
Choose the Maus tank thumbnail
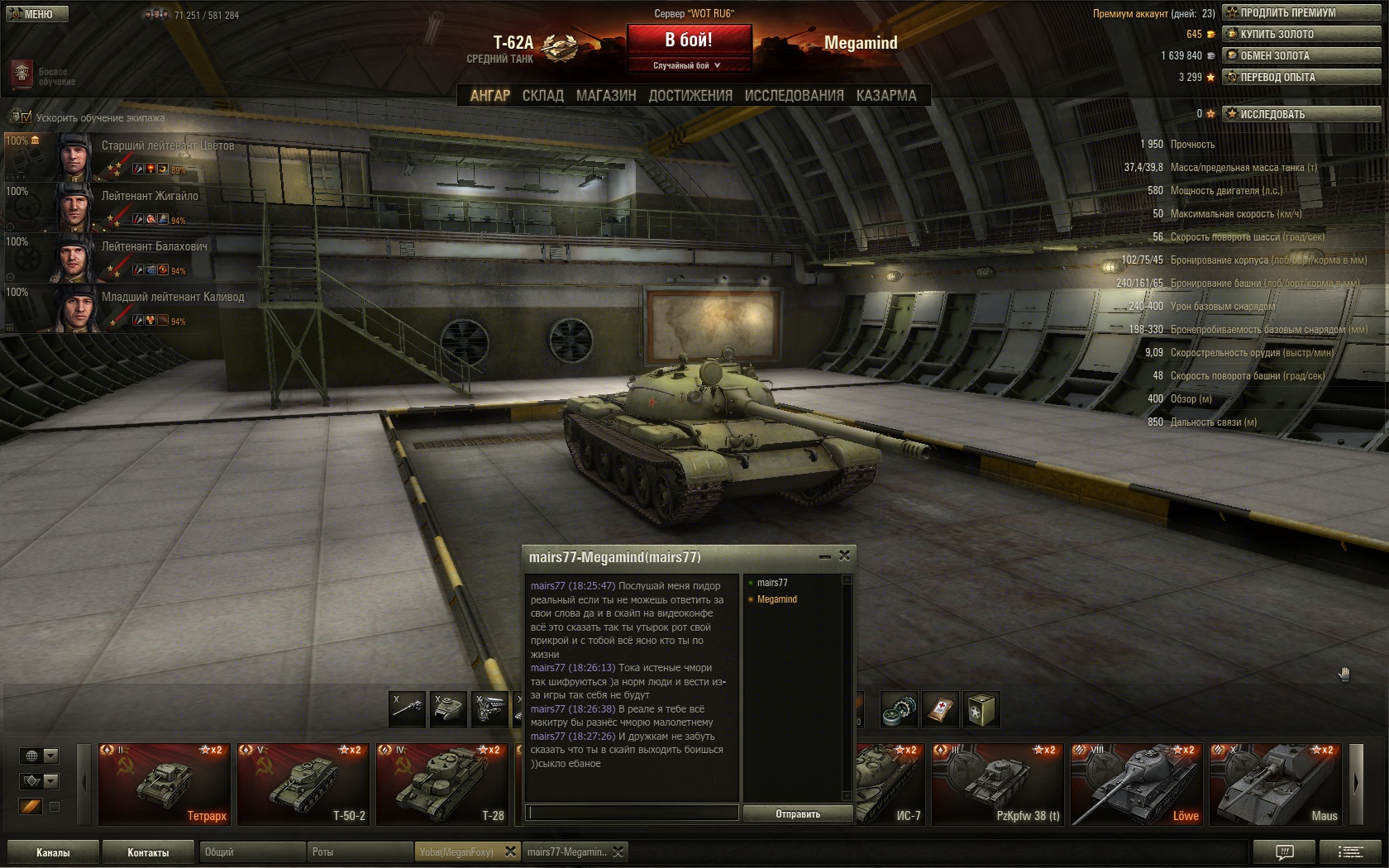tap(1275, 784)
